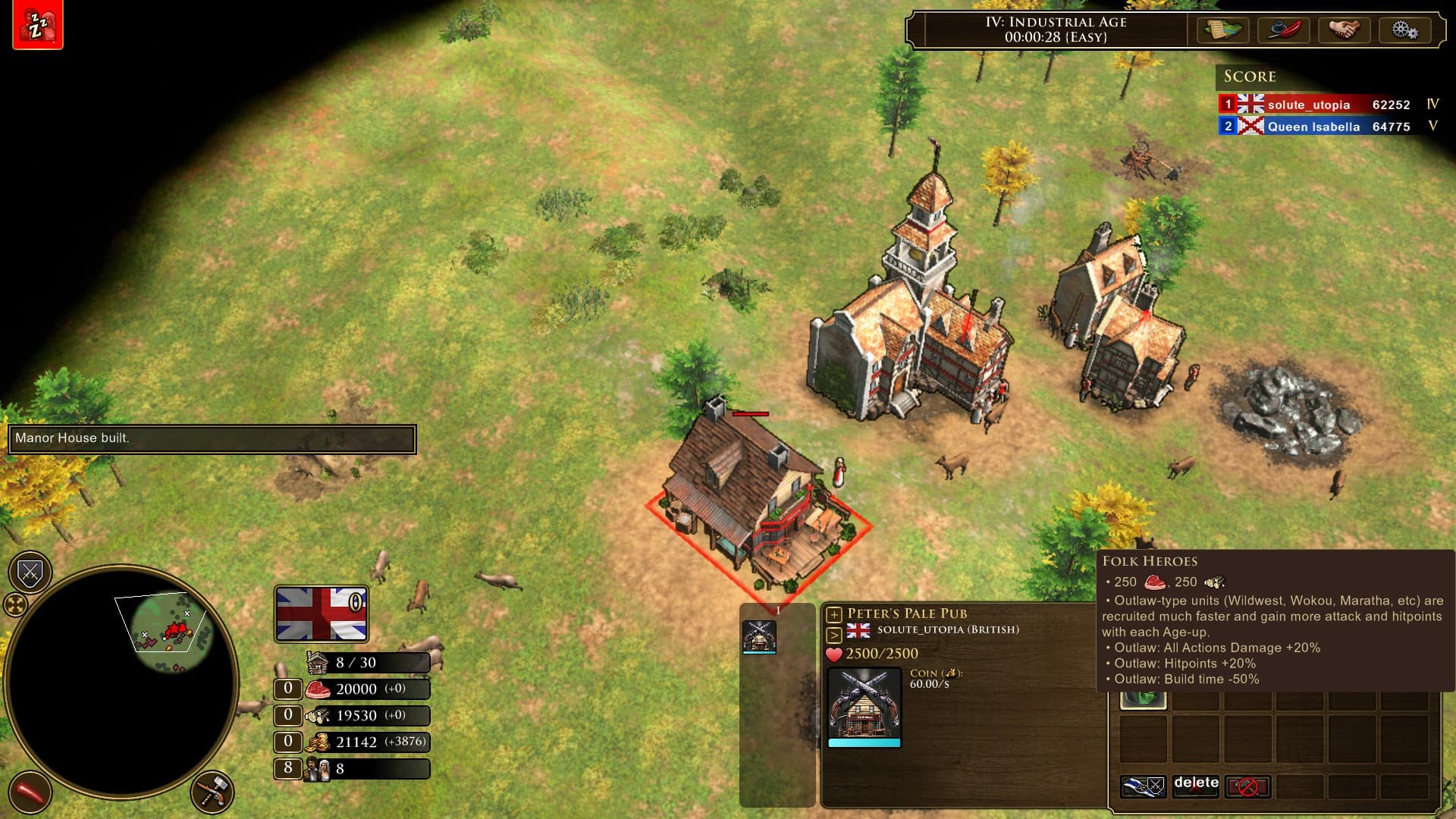Click the arrow button below the plus

tap(834, 635)
